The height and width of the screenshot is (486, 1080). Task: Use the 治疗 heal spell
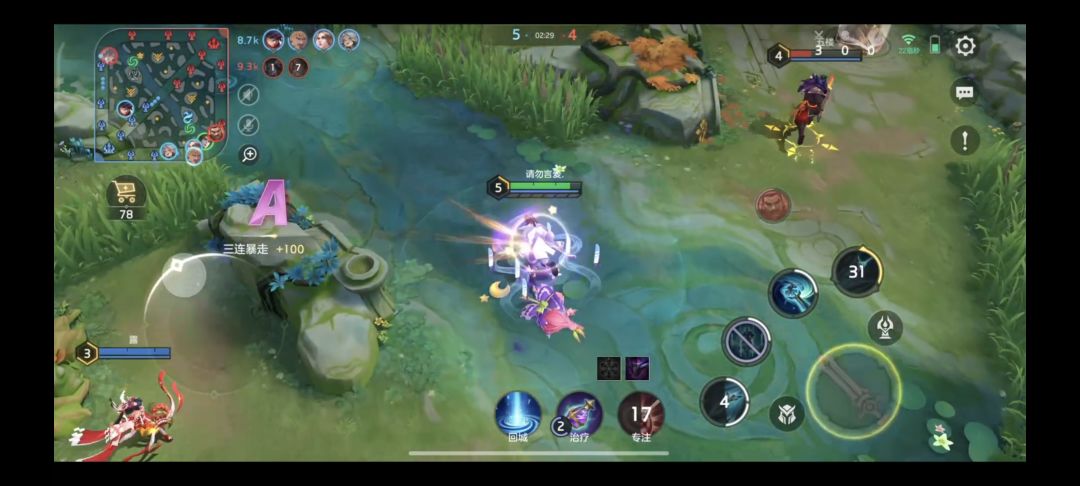pyautogui.click(x=579, y=413)
